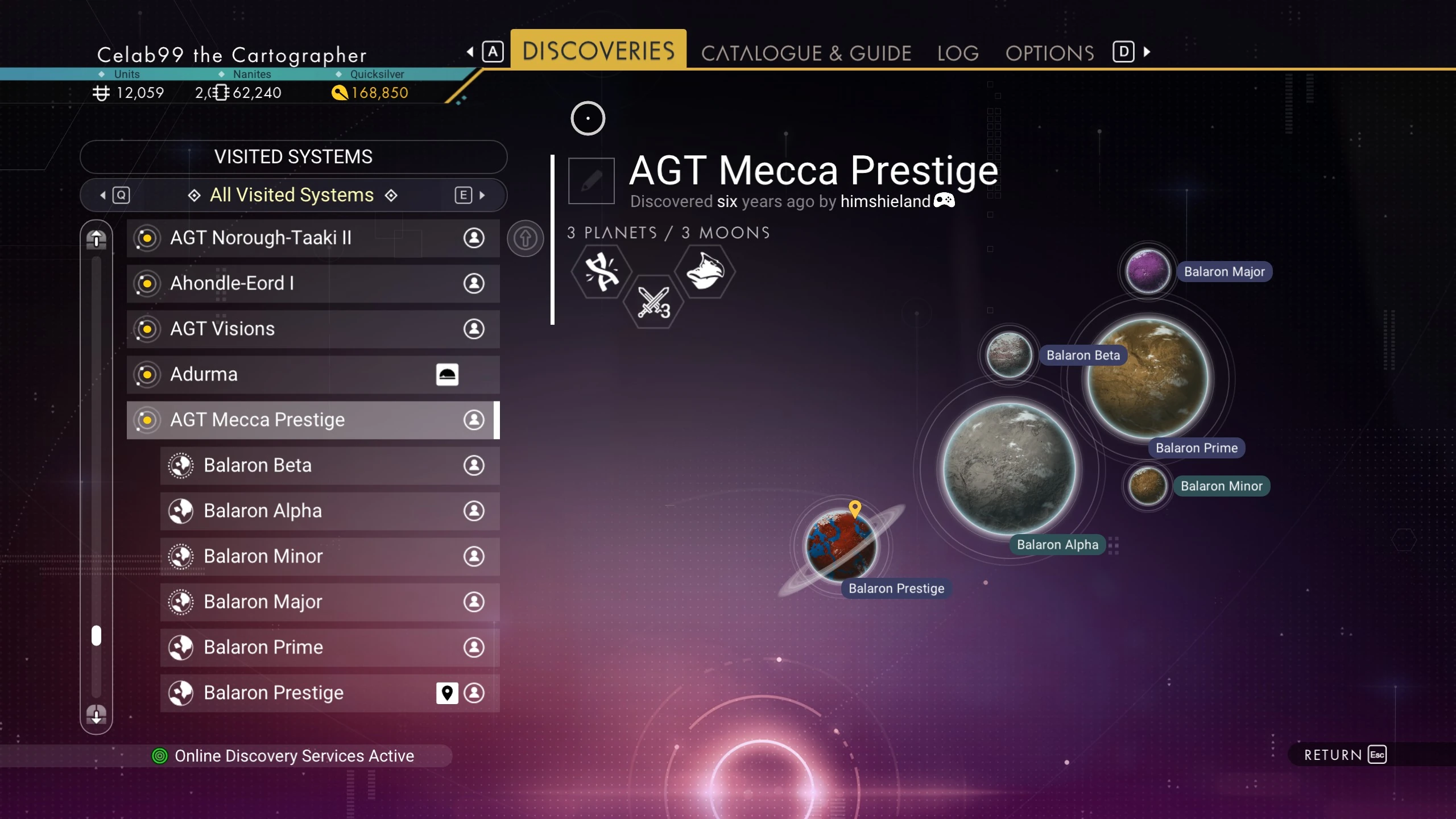Select the Discoveries tab
The width and height of the screenshot is (1456, 819).
[x=598, y=51]
